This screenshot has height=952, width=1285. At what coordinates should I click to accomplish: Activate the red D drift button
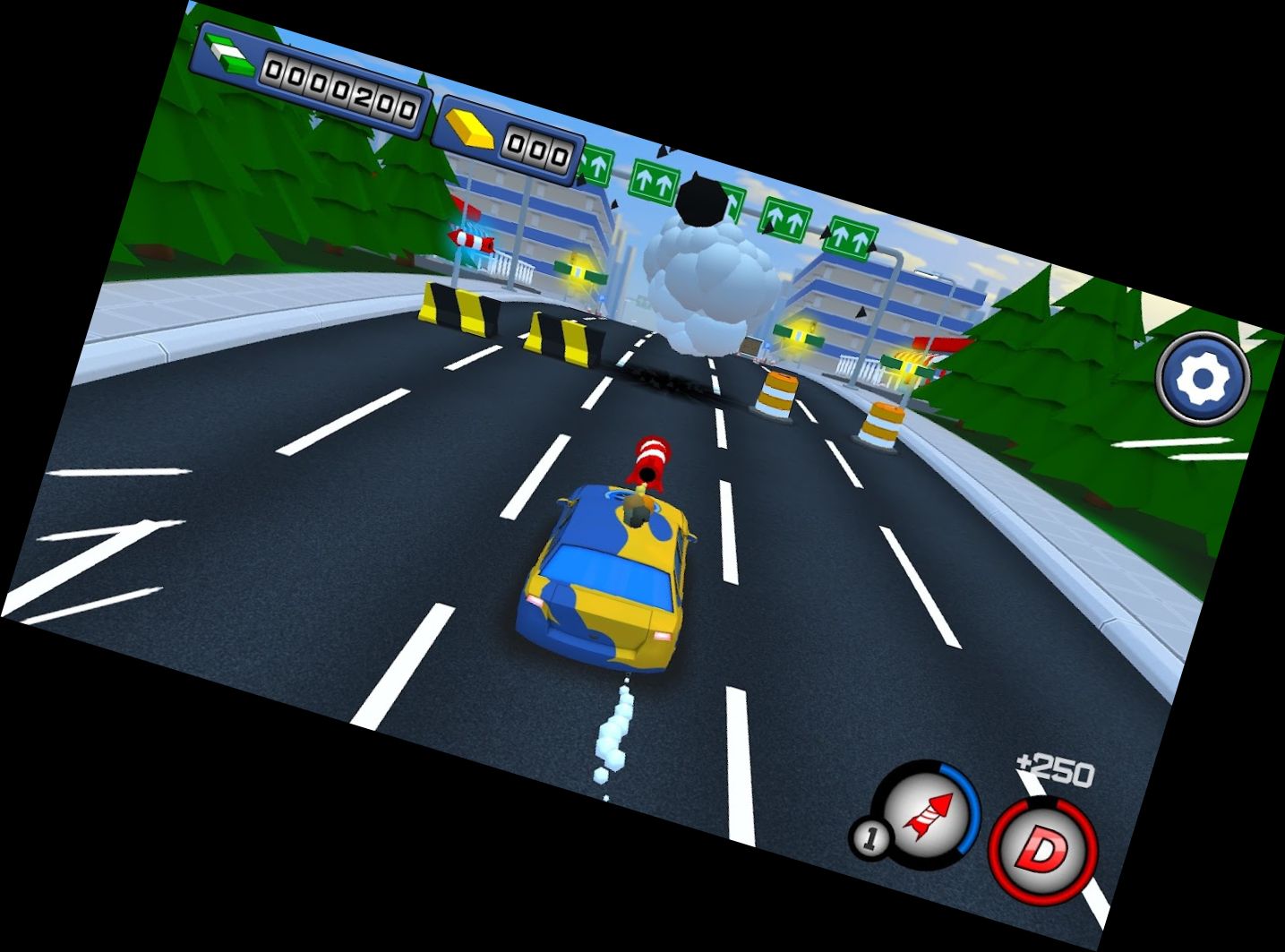click(1042, 848)
